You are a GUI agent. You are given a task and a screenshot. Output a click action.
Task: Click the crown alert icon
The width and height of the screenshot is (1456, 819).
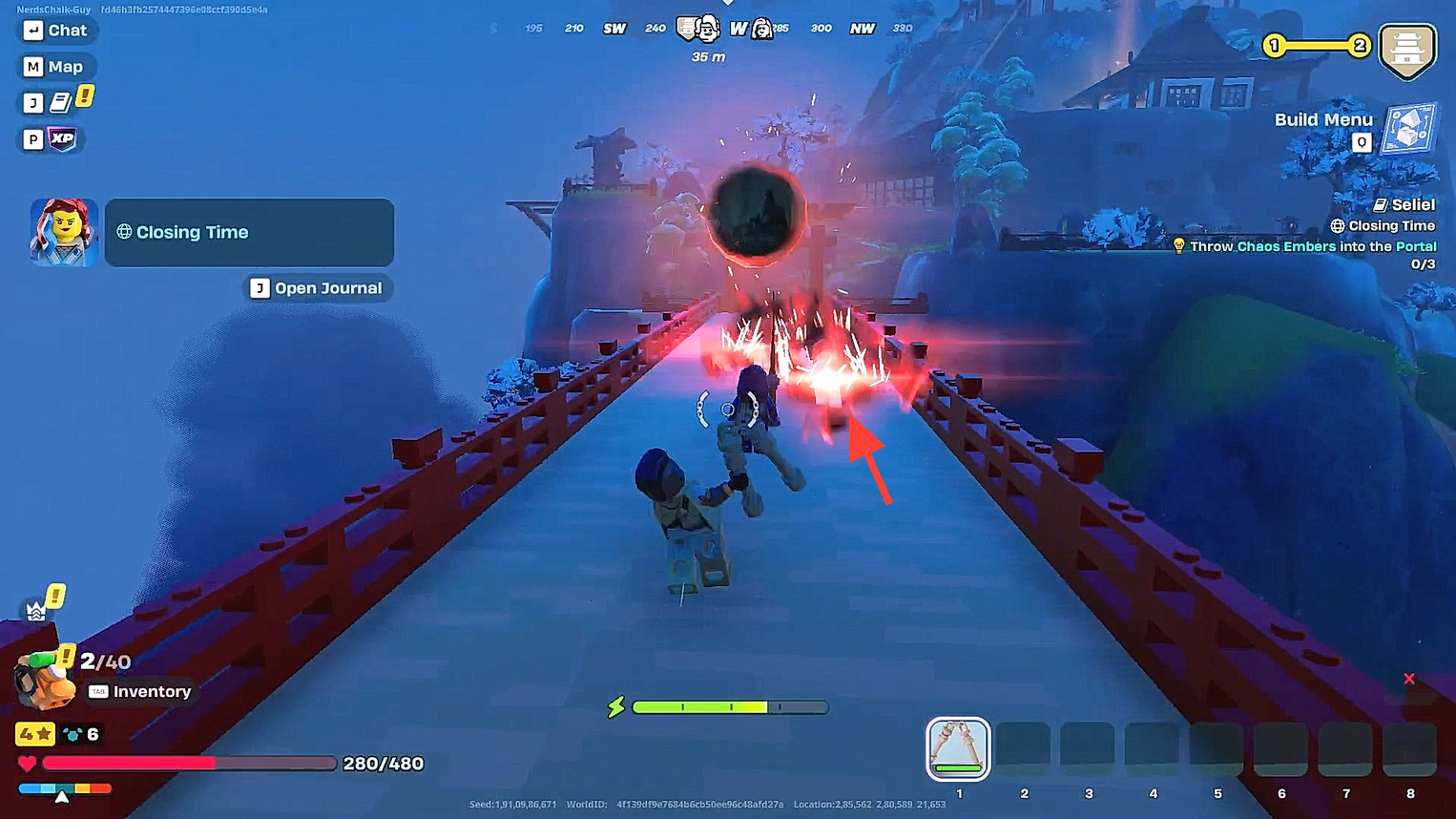[36, 611]
